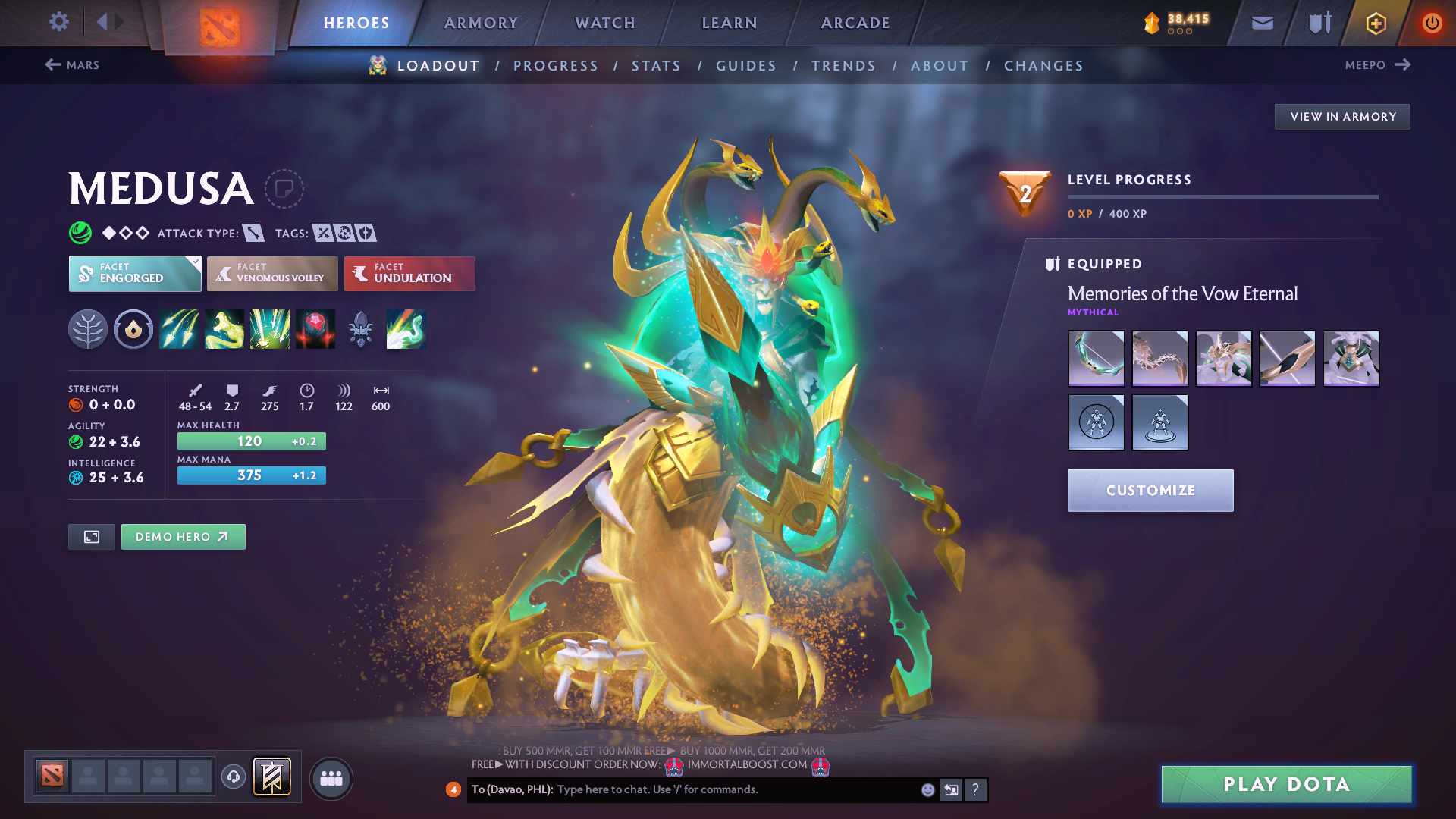The height and width of the screenshot is (819, 1456).
Task: Click the voice chat headset icon near party slots
Action: 233,778
